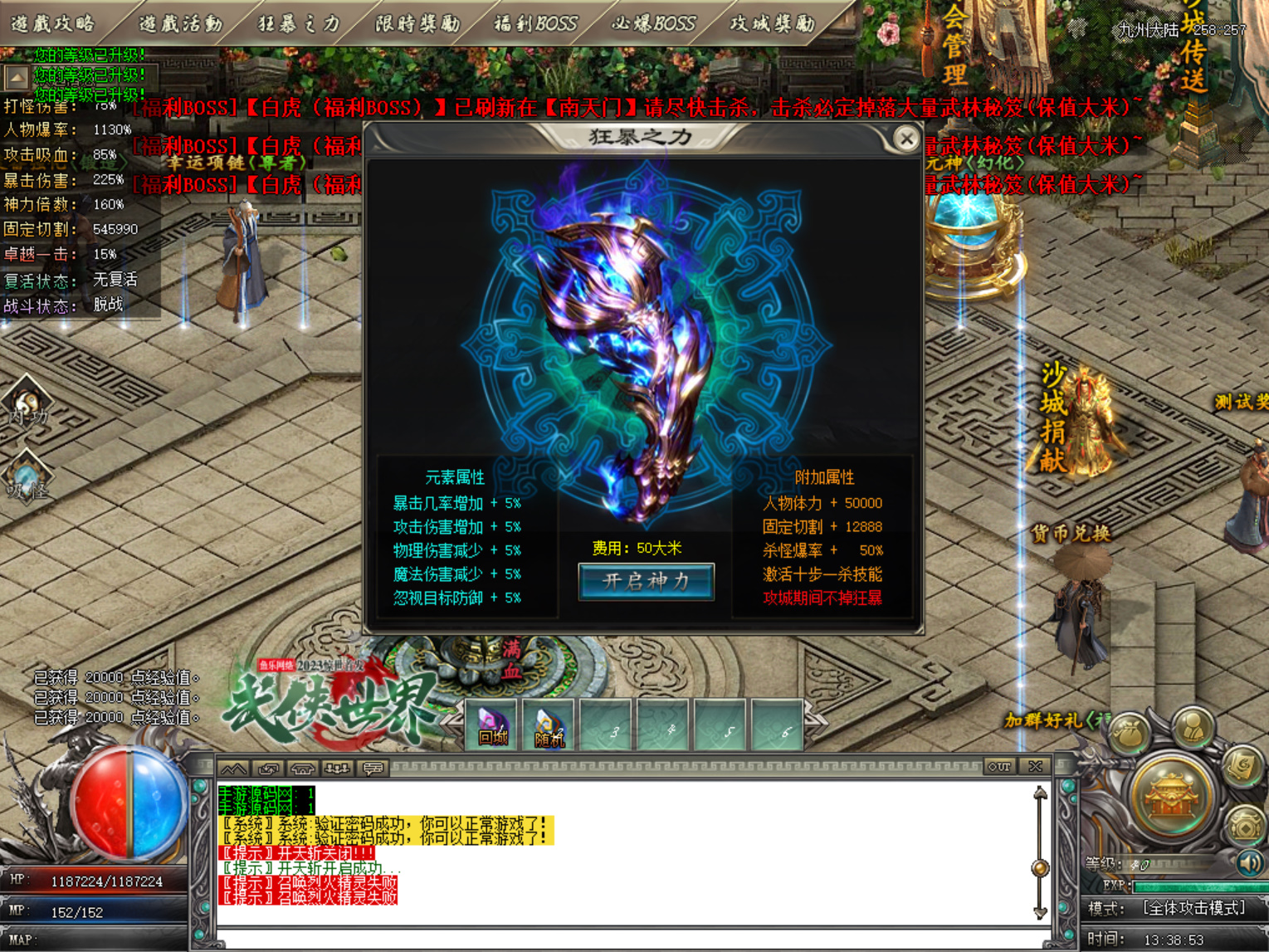
Task: Open the 限時獎勵 top menu
Action: click(417, 22)
